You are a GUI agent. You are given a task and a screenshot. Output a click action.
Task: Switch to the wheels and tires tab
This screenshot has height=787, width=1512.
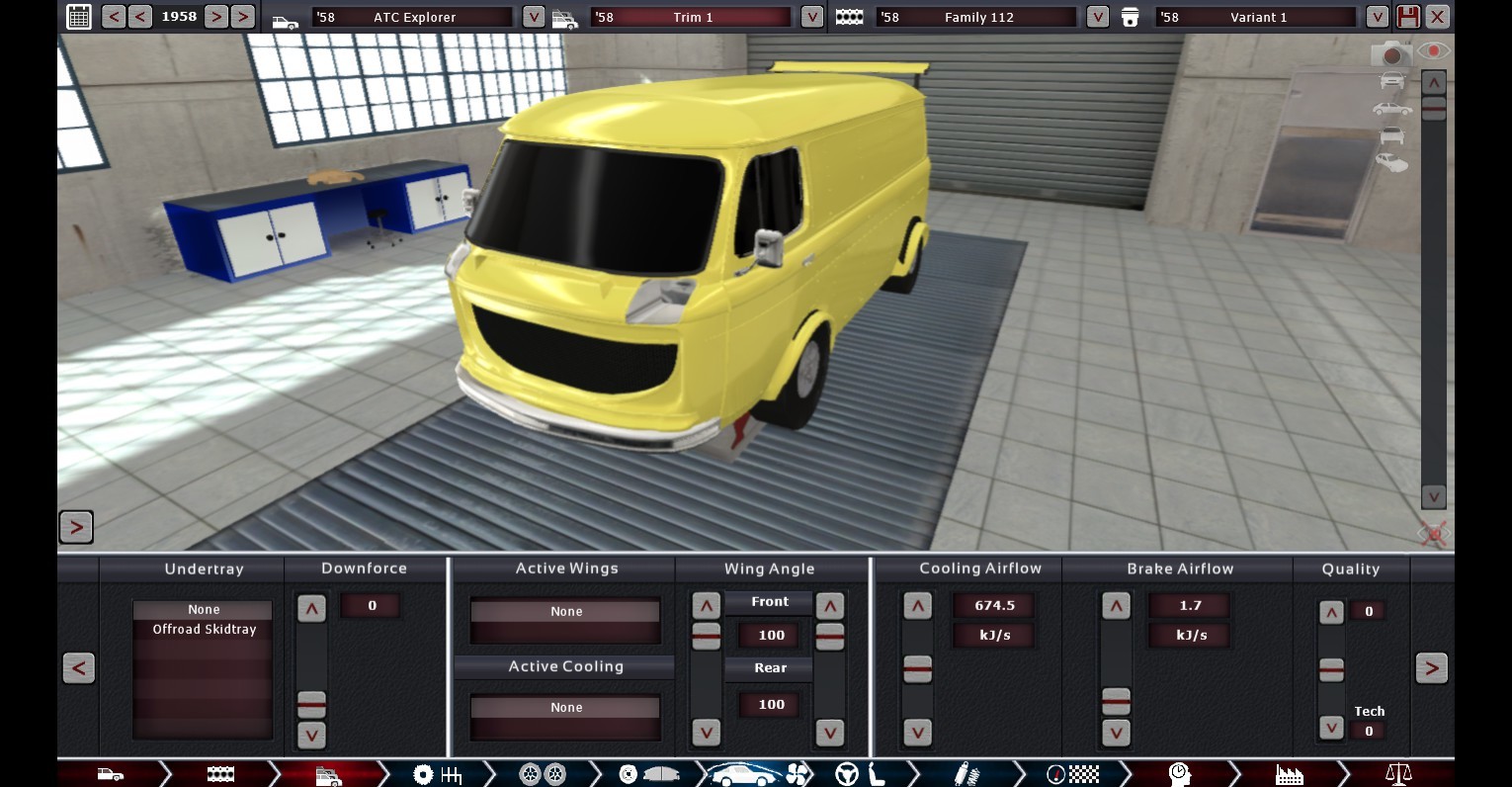coord(543,773)
